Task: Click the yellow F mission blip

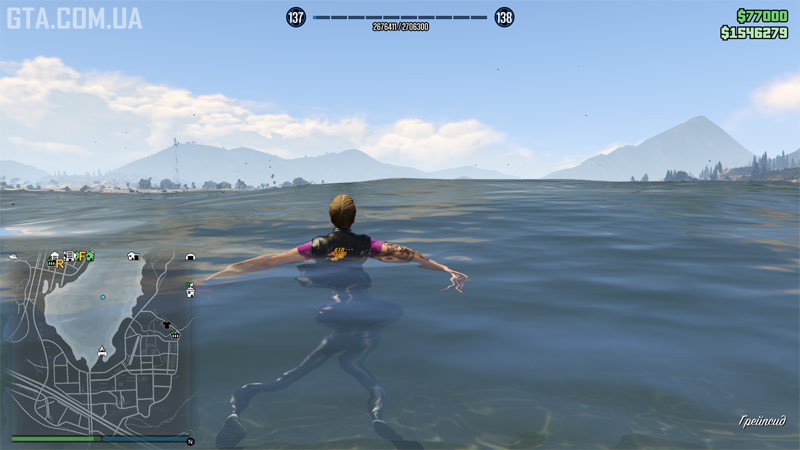Action: pyautogui.click(x=83, y=257)
